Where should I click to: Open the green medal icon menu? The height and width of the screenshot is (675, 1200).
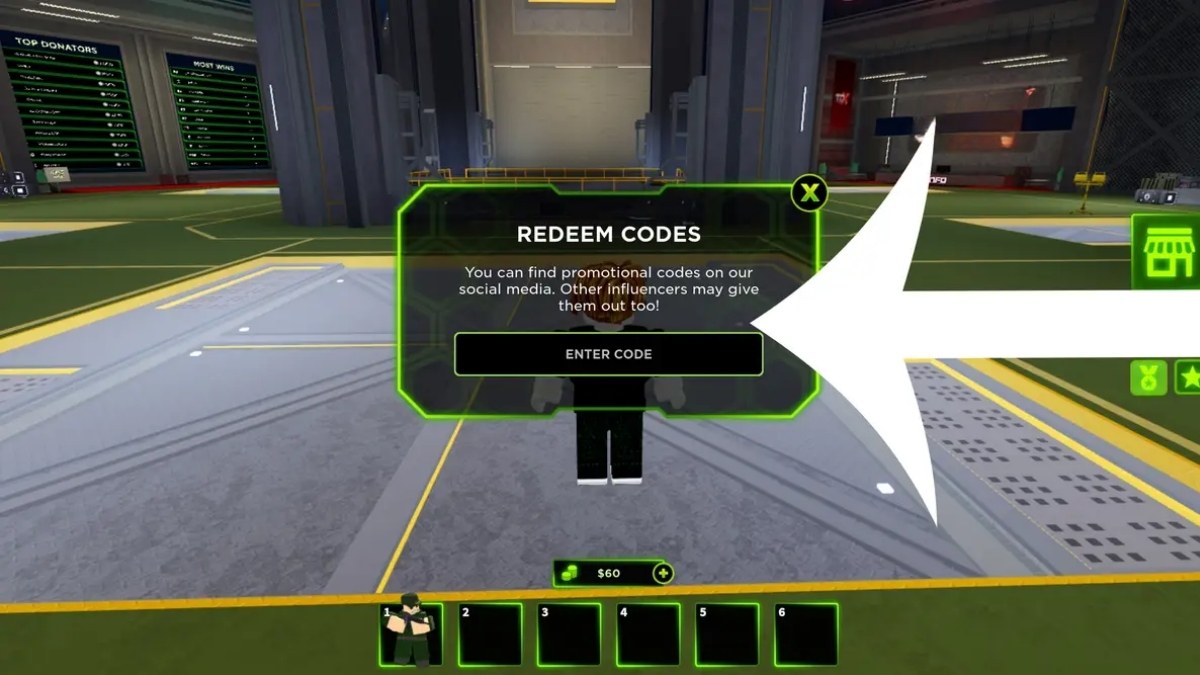coord(1148,377)
